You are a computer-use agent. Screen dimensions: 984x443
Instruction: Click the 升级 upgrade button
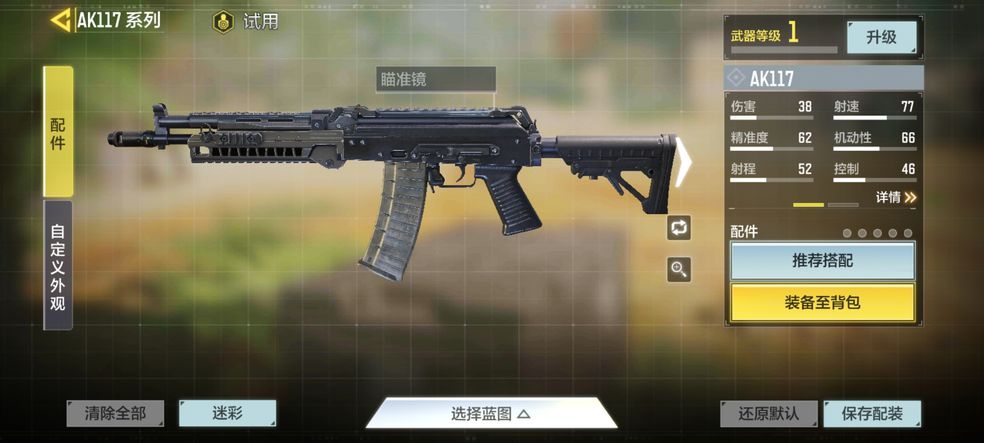coord(881,37)
